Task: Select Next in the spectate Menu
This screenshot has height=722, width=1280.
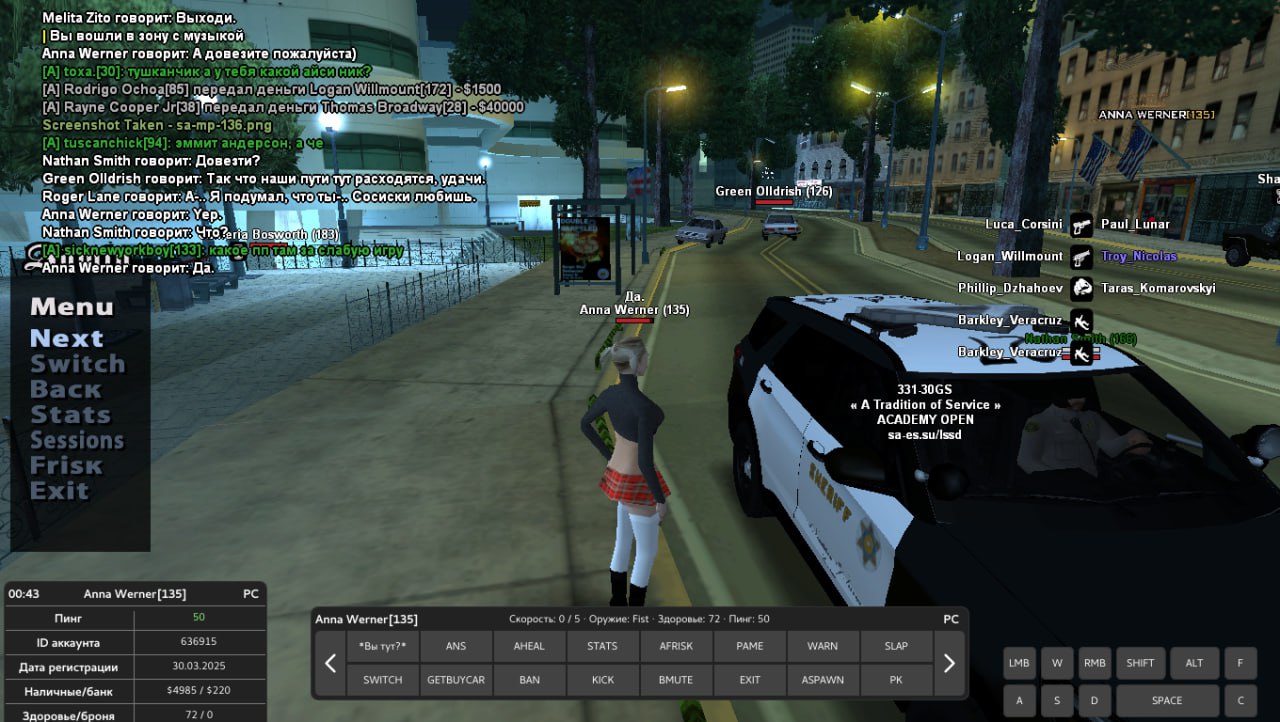Action: pos(66,338)
